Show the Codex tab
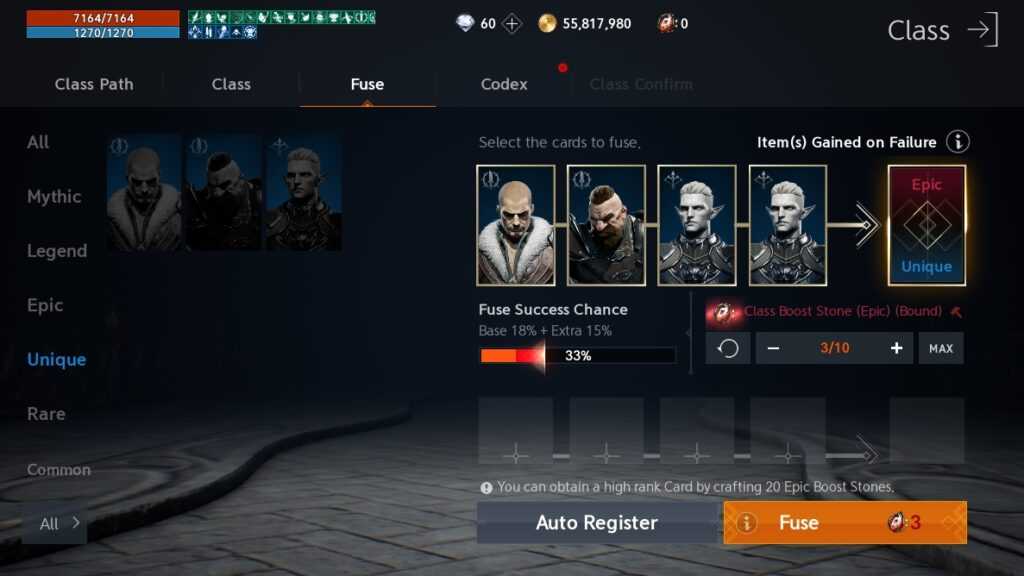 point(504,84)
